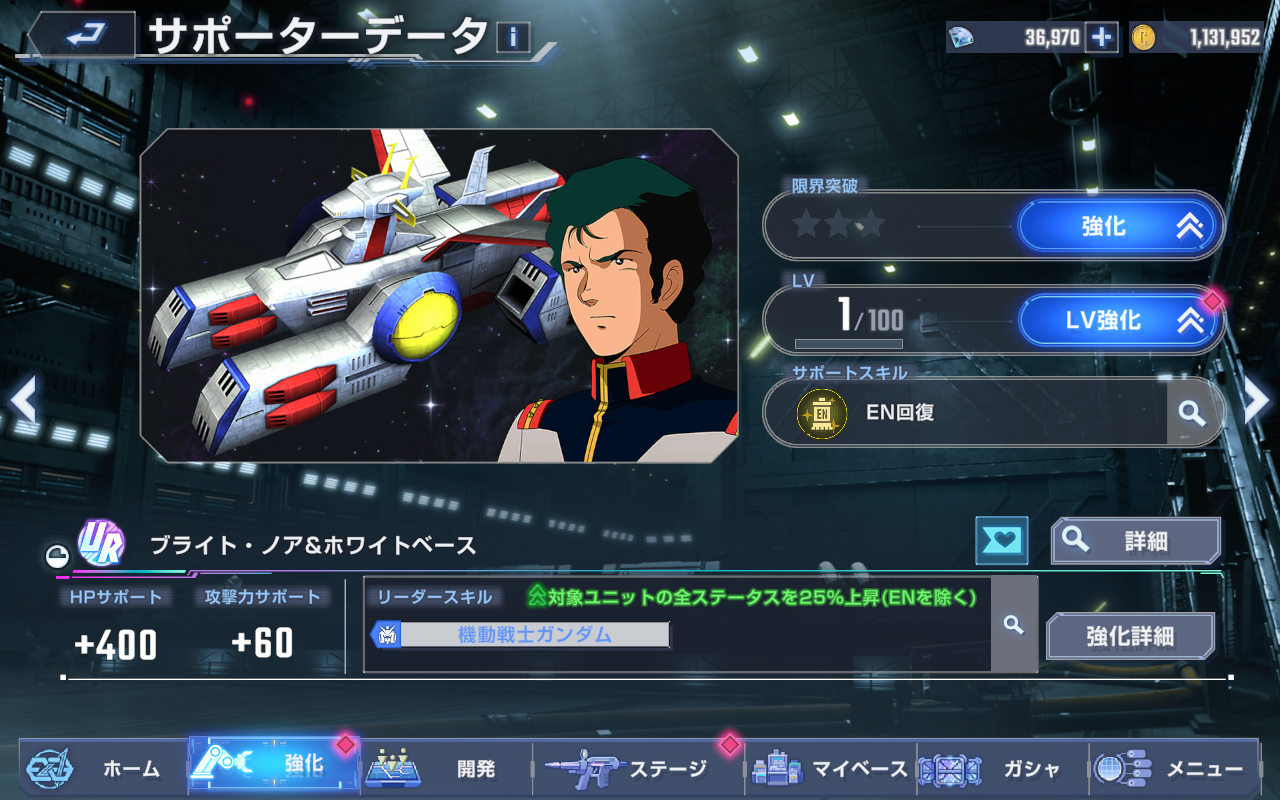This screenshot has width=1280, height=800.
Task: Open the LV強化 level-up button
Action: point(1120,321)
